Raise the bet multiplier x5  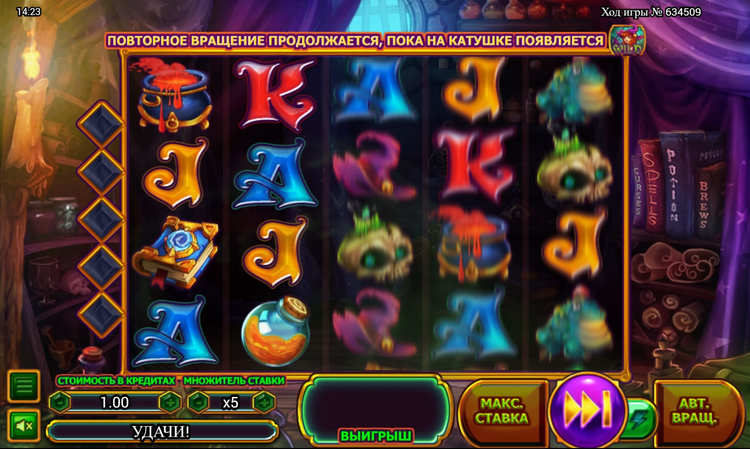click(263, 402)
